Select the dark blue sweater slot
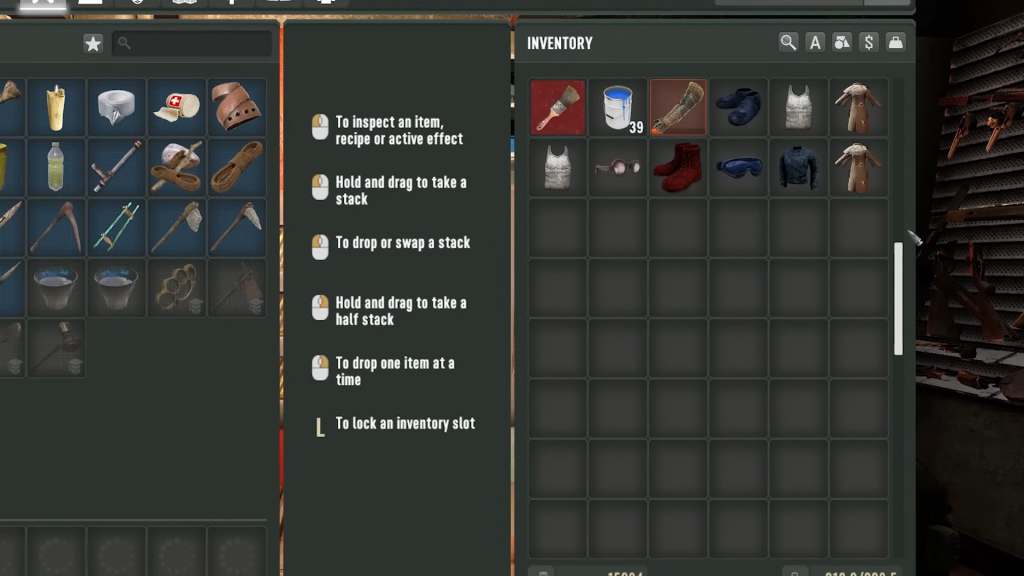This screenshot has height=576, width=1024. point(798,167)
